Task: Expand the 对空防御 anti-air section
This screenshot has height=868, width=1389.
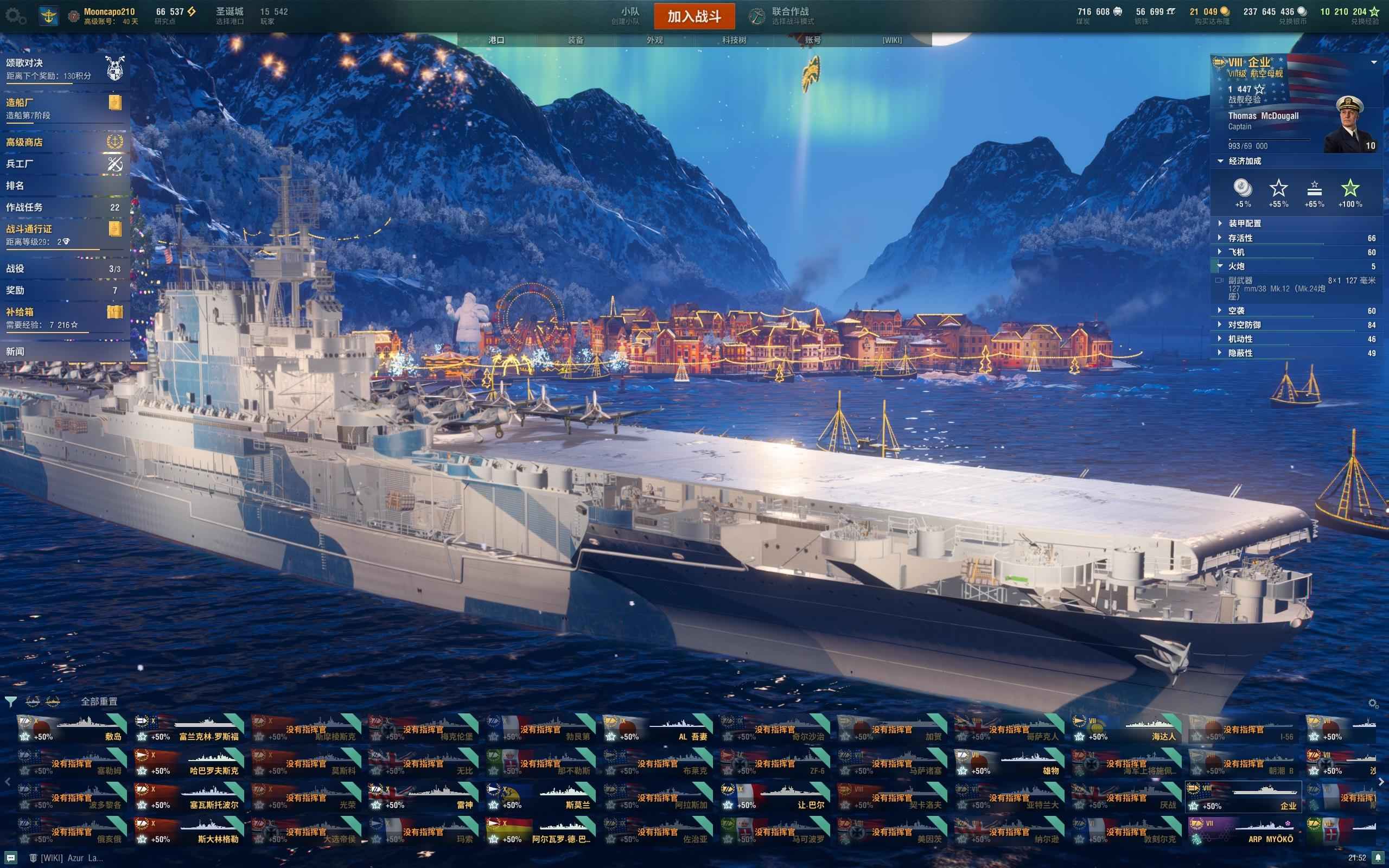Action: [x=1244, y=324]
